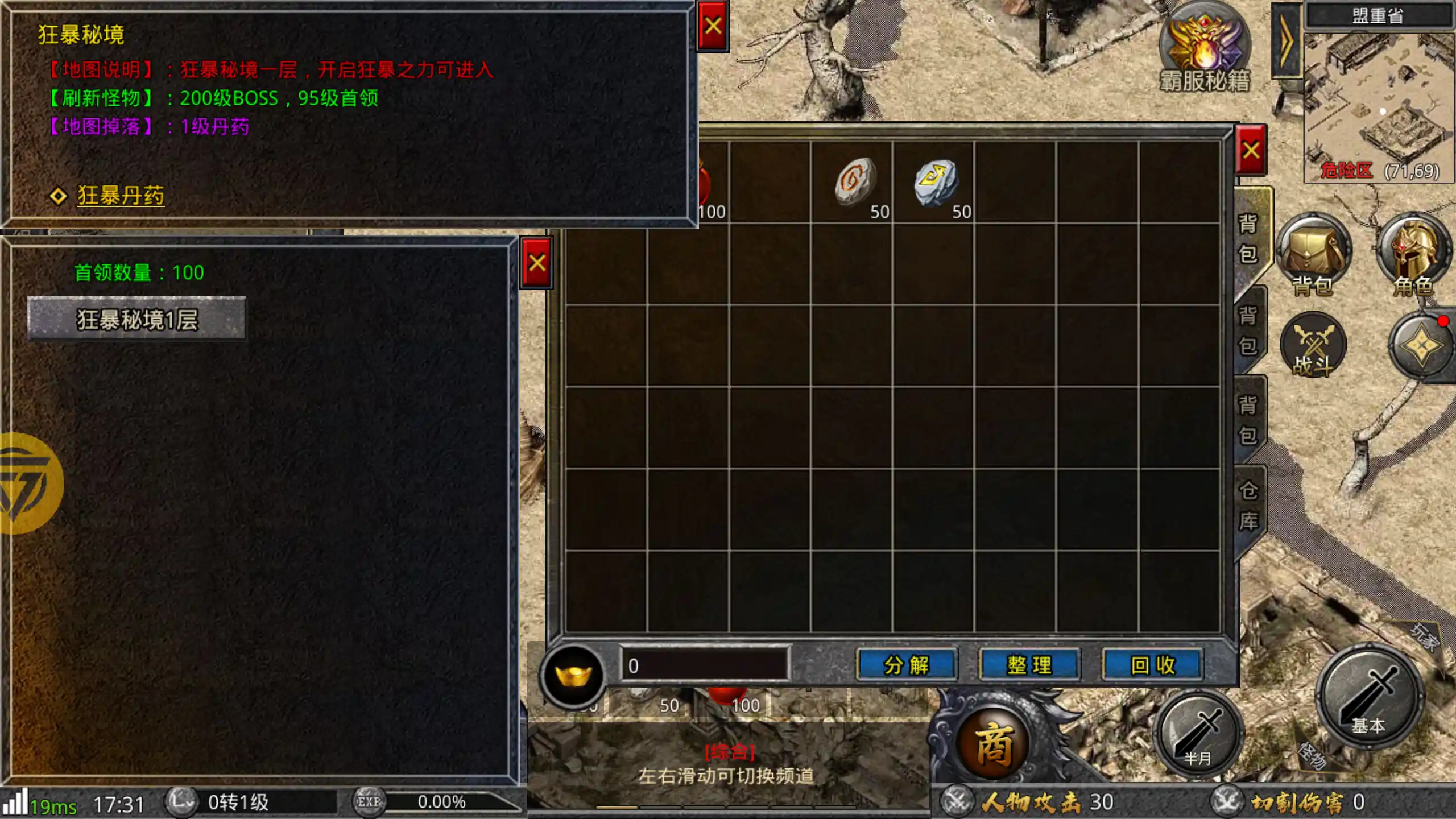Sort the bag with 整理
Screen dimensions: 1456x819
(1029, 665)
